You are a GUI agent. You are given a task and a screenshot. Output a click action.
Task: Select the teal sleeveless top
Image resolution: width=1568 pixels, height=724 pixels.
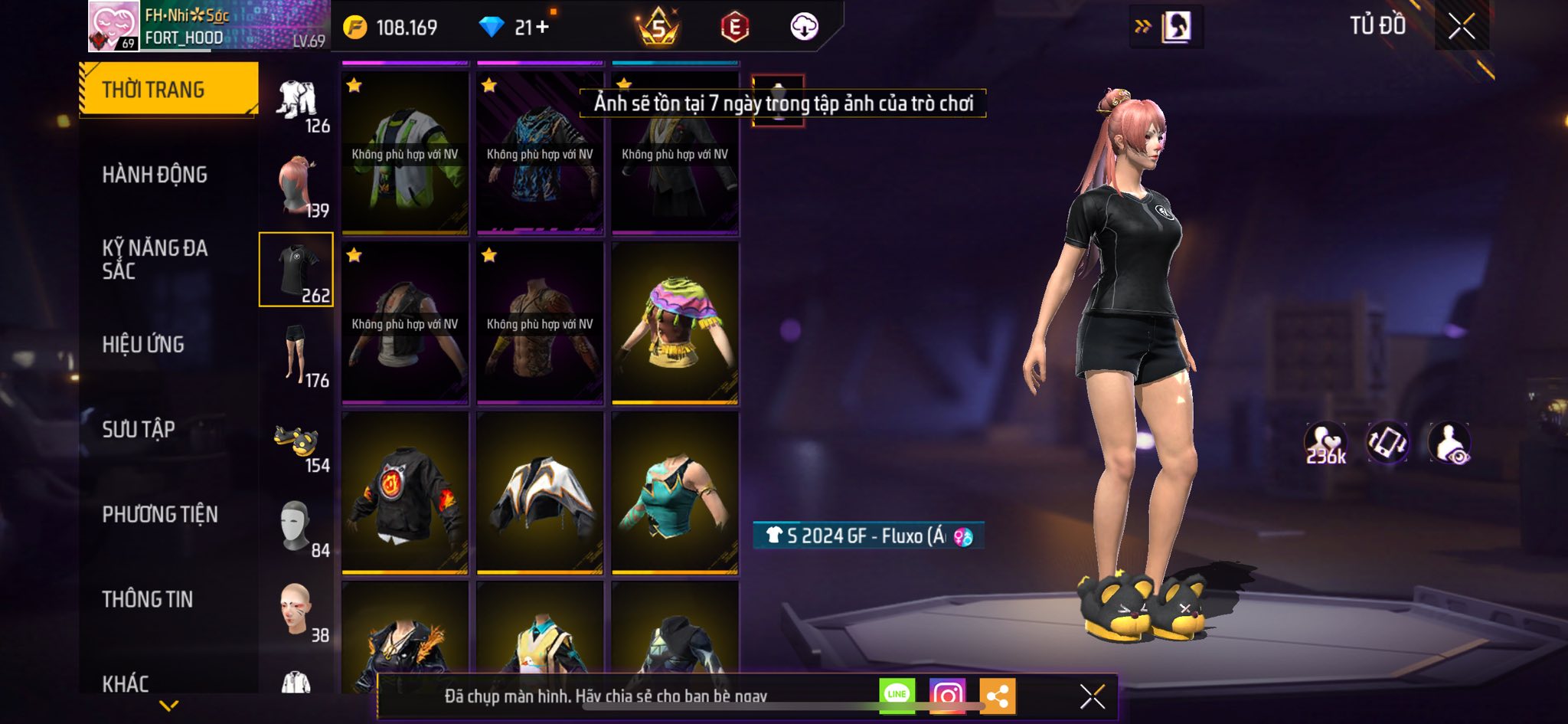click(675, 493)
